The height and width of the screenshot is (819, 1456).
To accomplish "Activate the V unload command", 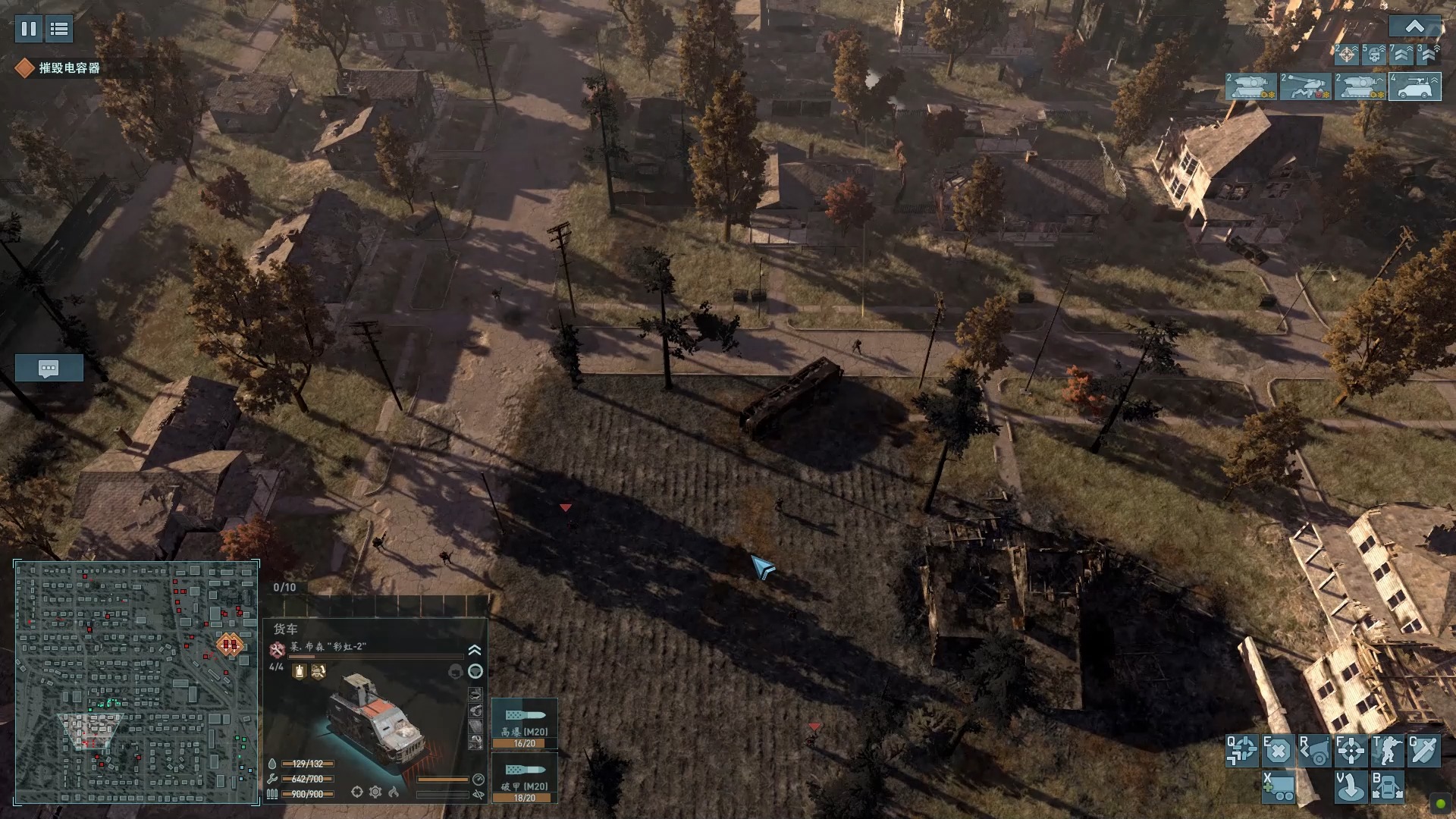I will (x=1350, y=787).
